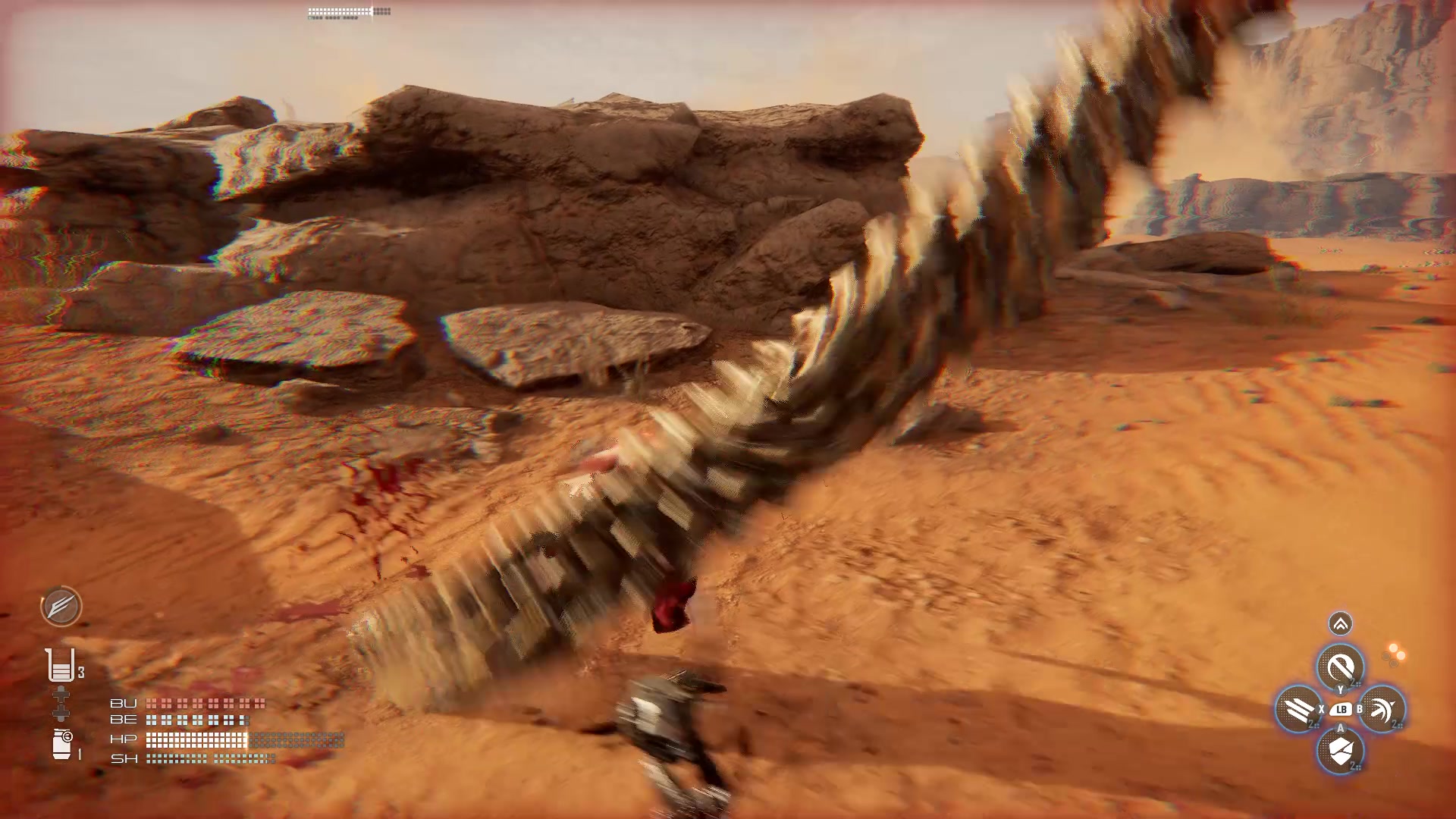
Task: Toggle the topmost momentum dot indicator
Action: [x=1394, y=646]
